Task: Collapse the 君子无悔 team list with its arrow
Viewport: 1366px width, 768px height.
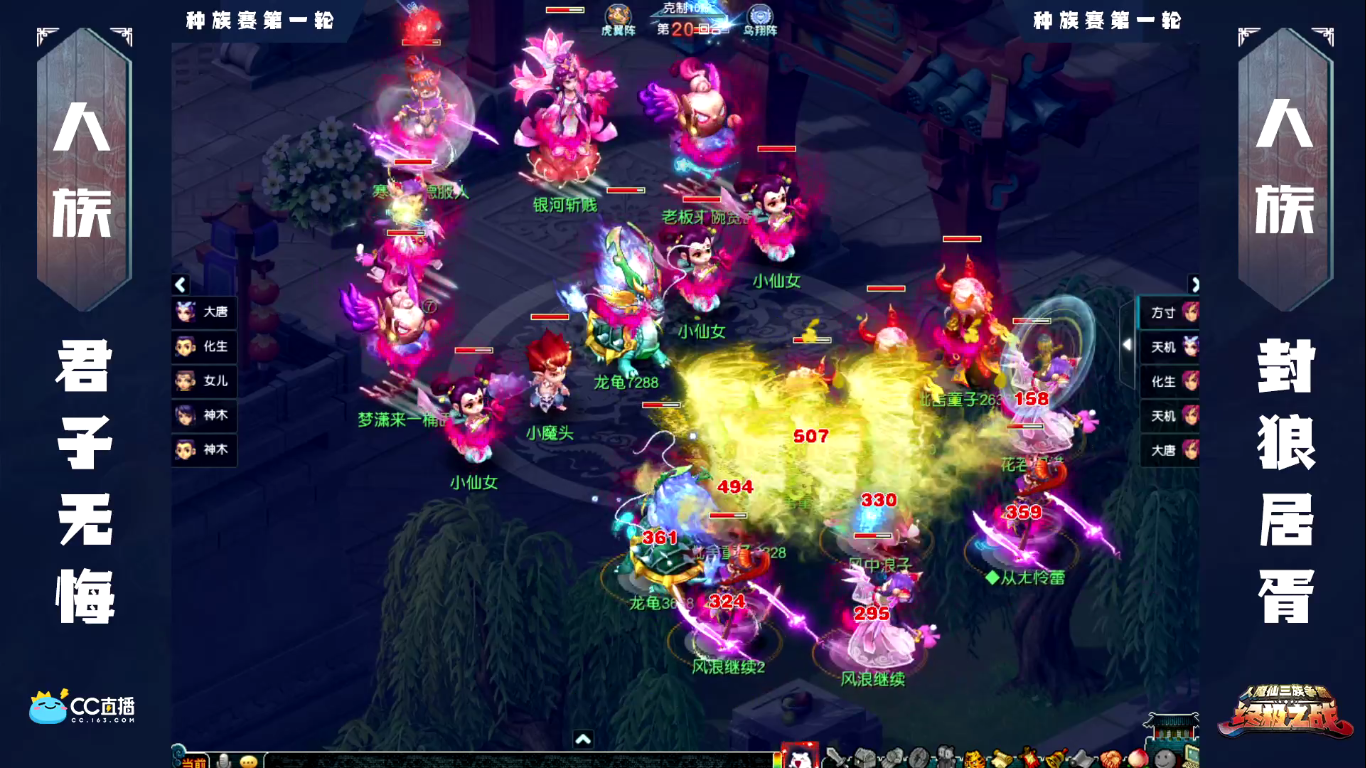Action: click(181, 285)
